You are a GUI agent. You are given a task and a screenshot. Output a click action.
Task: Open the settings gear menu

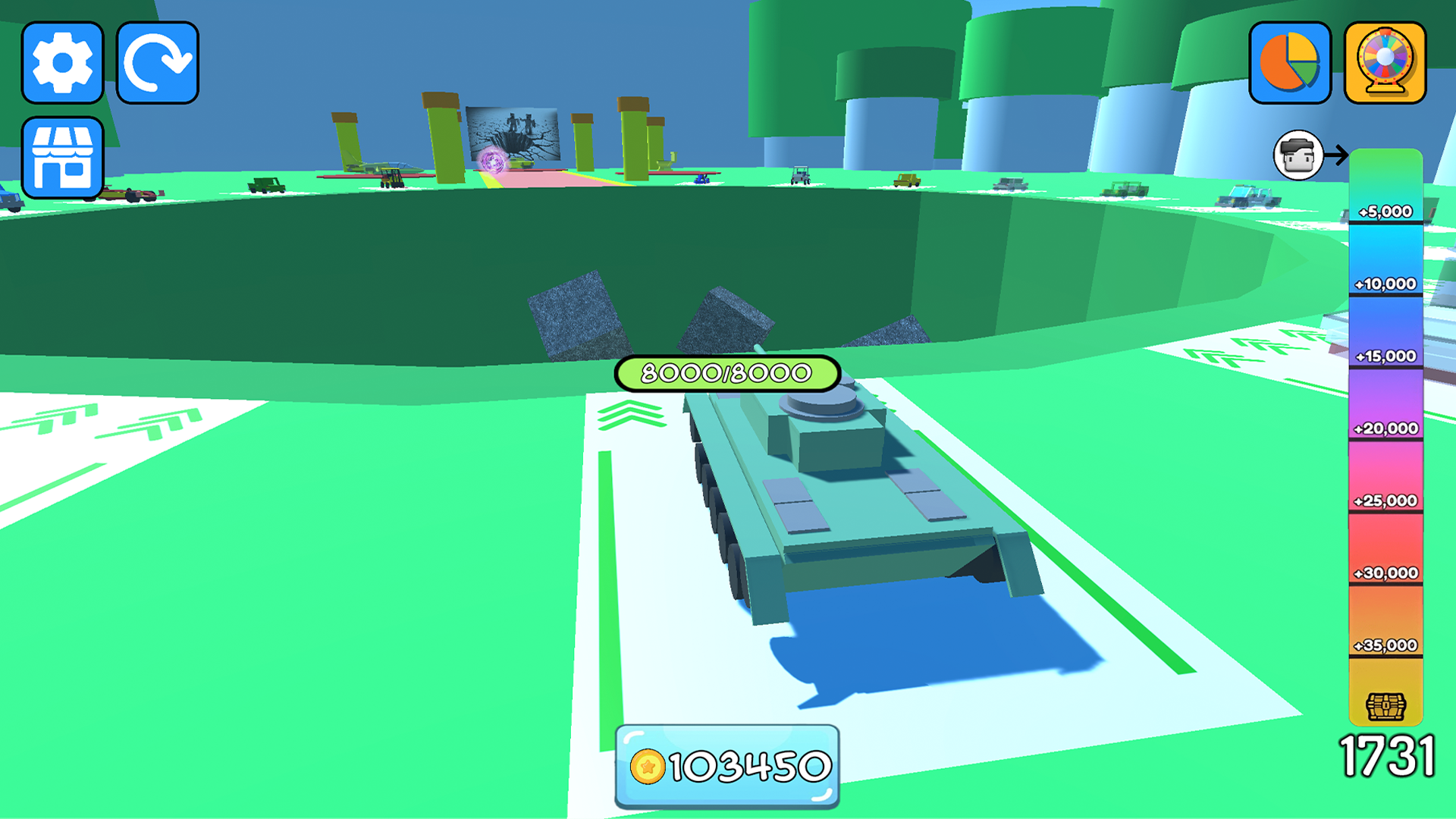(63, 62)
